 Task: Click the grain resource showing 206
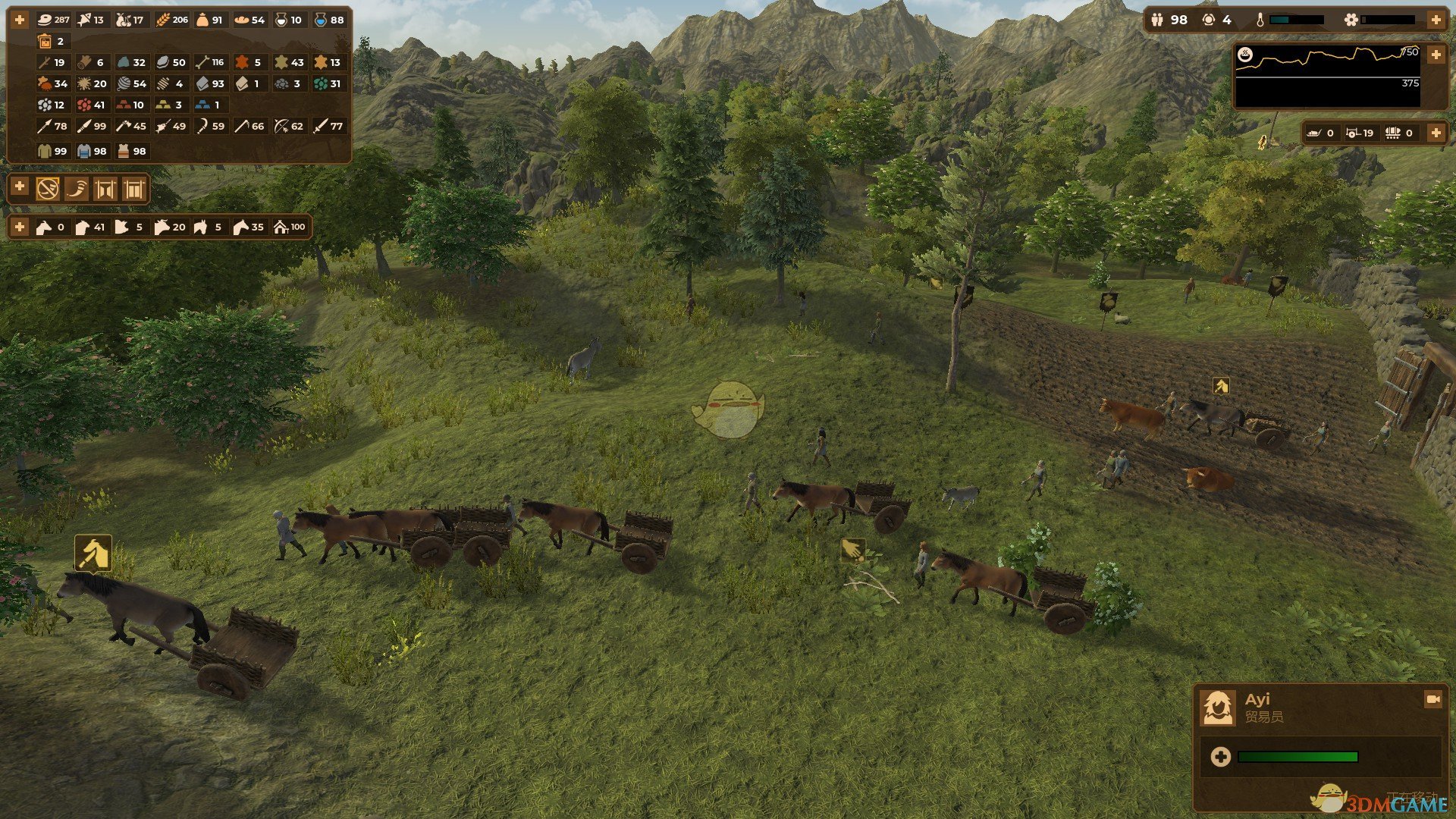(172, 20)
